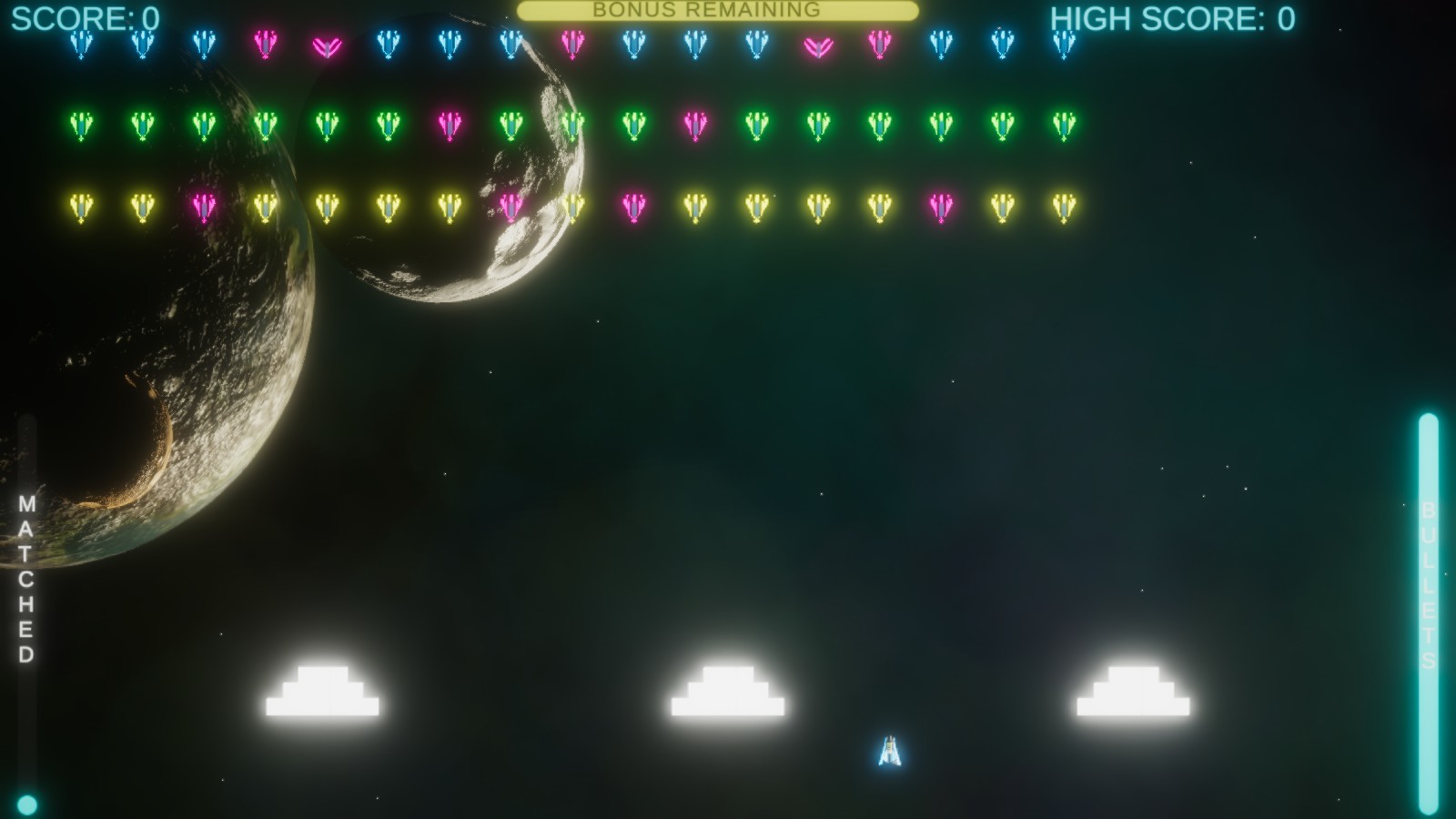This screenshot has width=1456, height=819.
Task: Select the pink alien within the yellow row
Action: (x=202, y=205)
